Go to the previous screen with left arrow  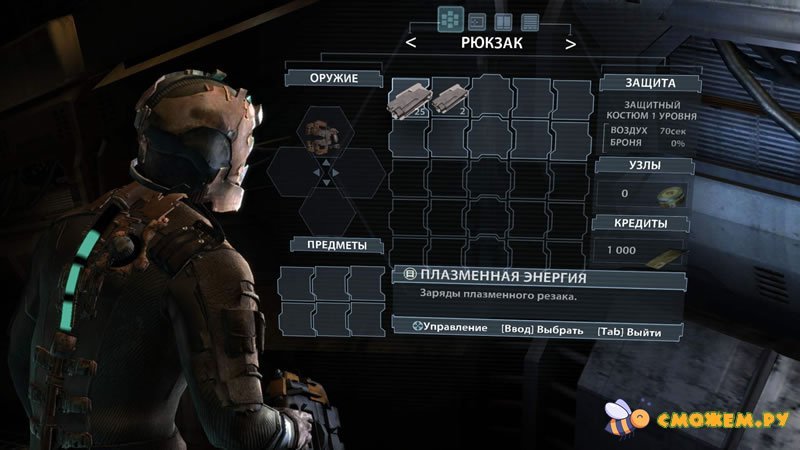point(411,44)
